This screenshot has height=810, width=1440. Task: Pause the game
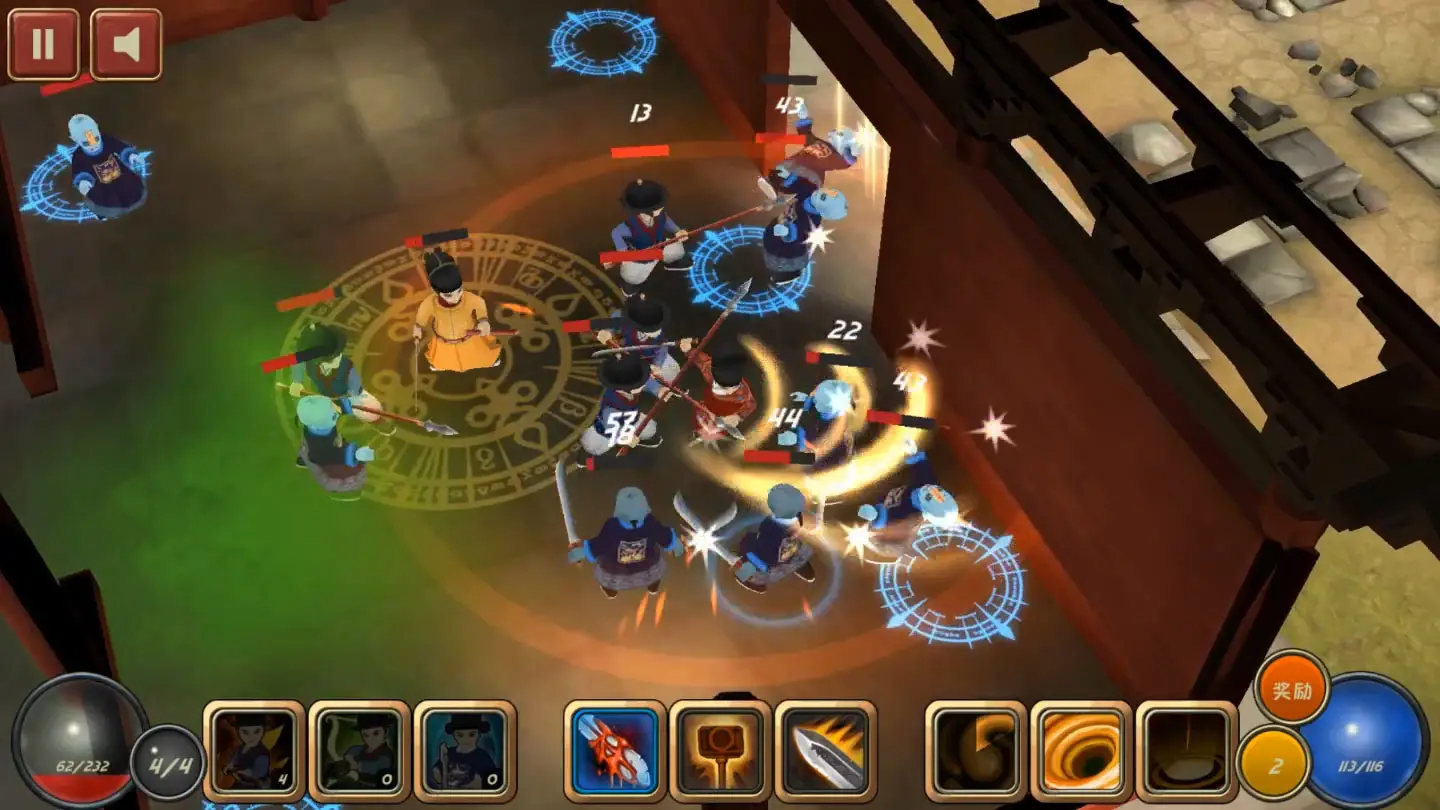coord(44,41)
